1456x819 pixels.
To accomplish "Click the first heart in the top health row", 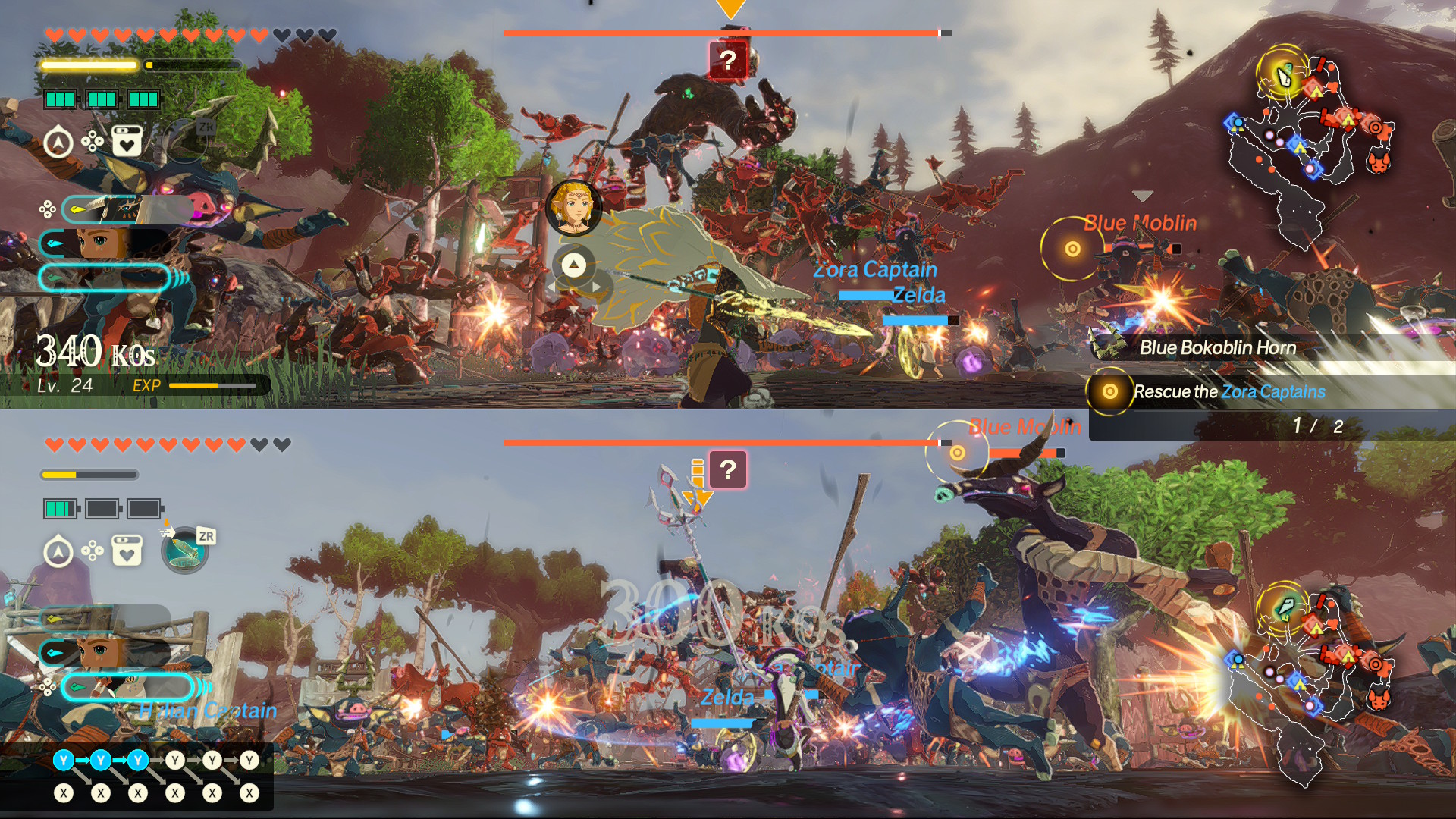I will click(53, 34).
